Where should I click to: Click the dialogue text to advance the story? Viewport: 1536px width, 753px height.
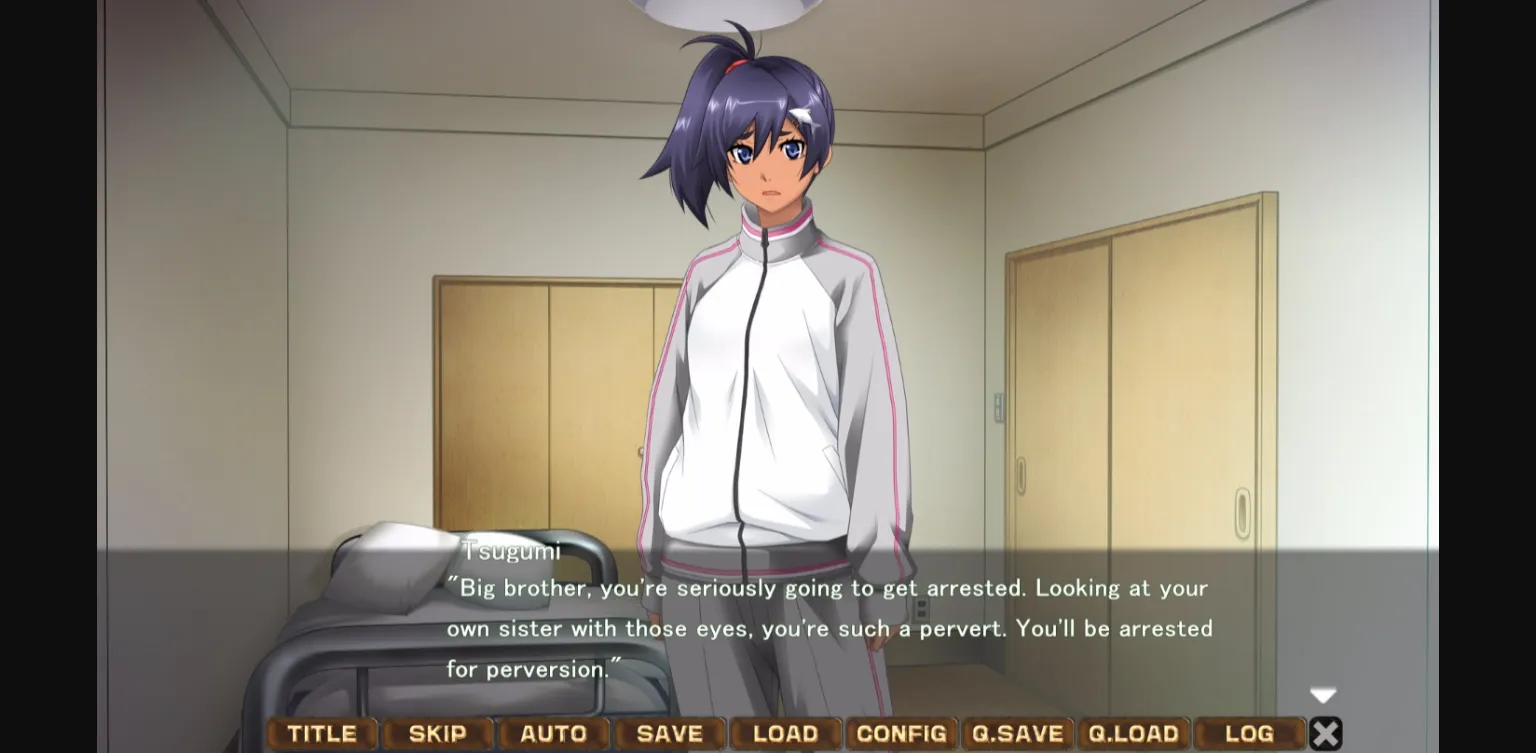coord(830,628)
